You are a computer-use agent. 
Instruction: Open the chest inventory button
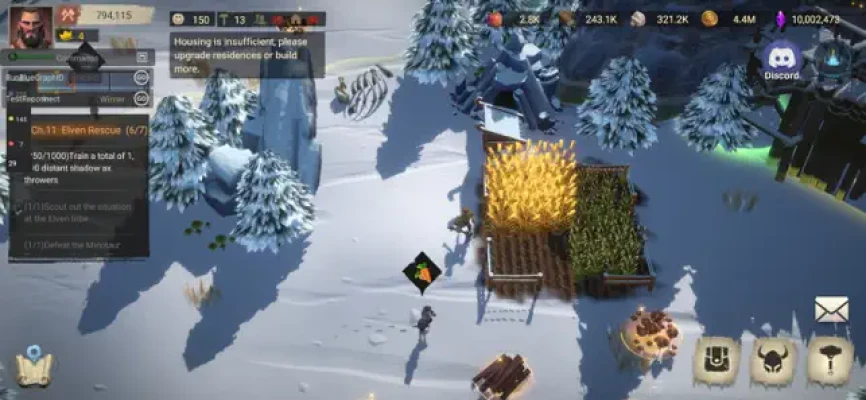pos(717,361)
